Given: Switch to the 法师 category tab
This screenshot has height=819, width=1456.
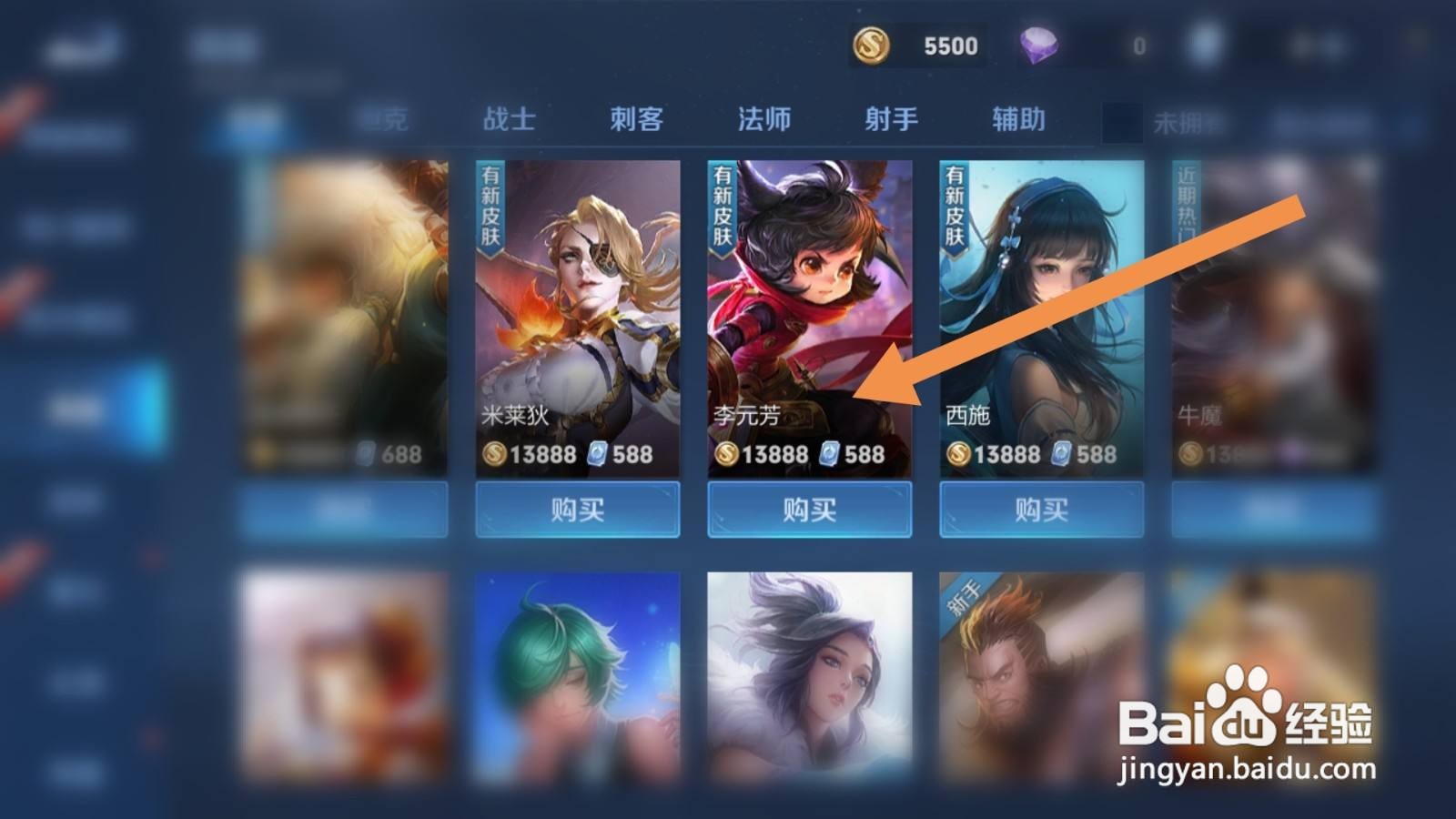Looking at the screenshot, I should (763, 118).
